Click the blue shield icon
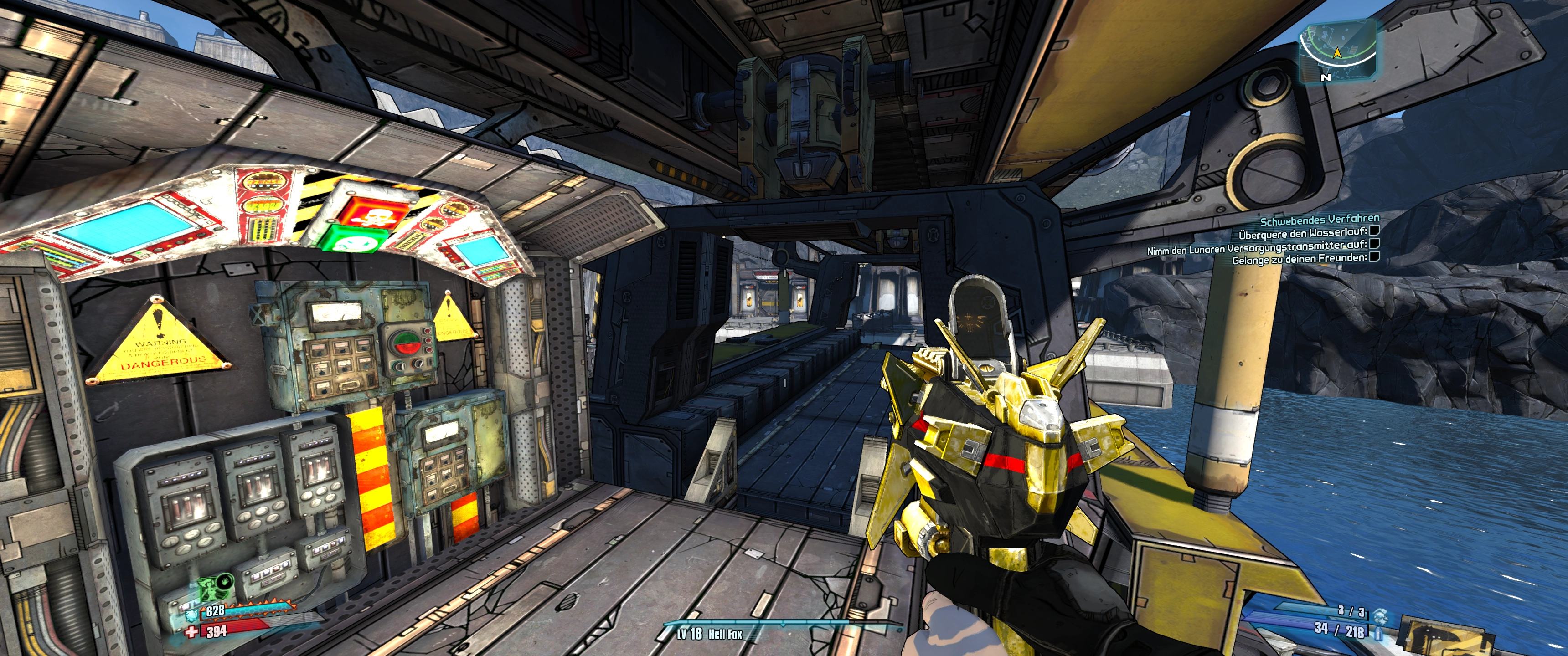Viewport: 1568px width, 656px height. [192, 614]
